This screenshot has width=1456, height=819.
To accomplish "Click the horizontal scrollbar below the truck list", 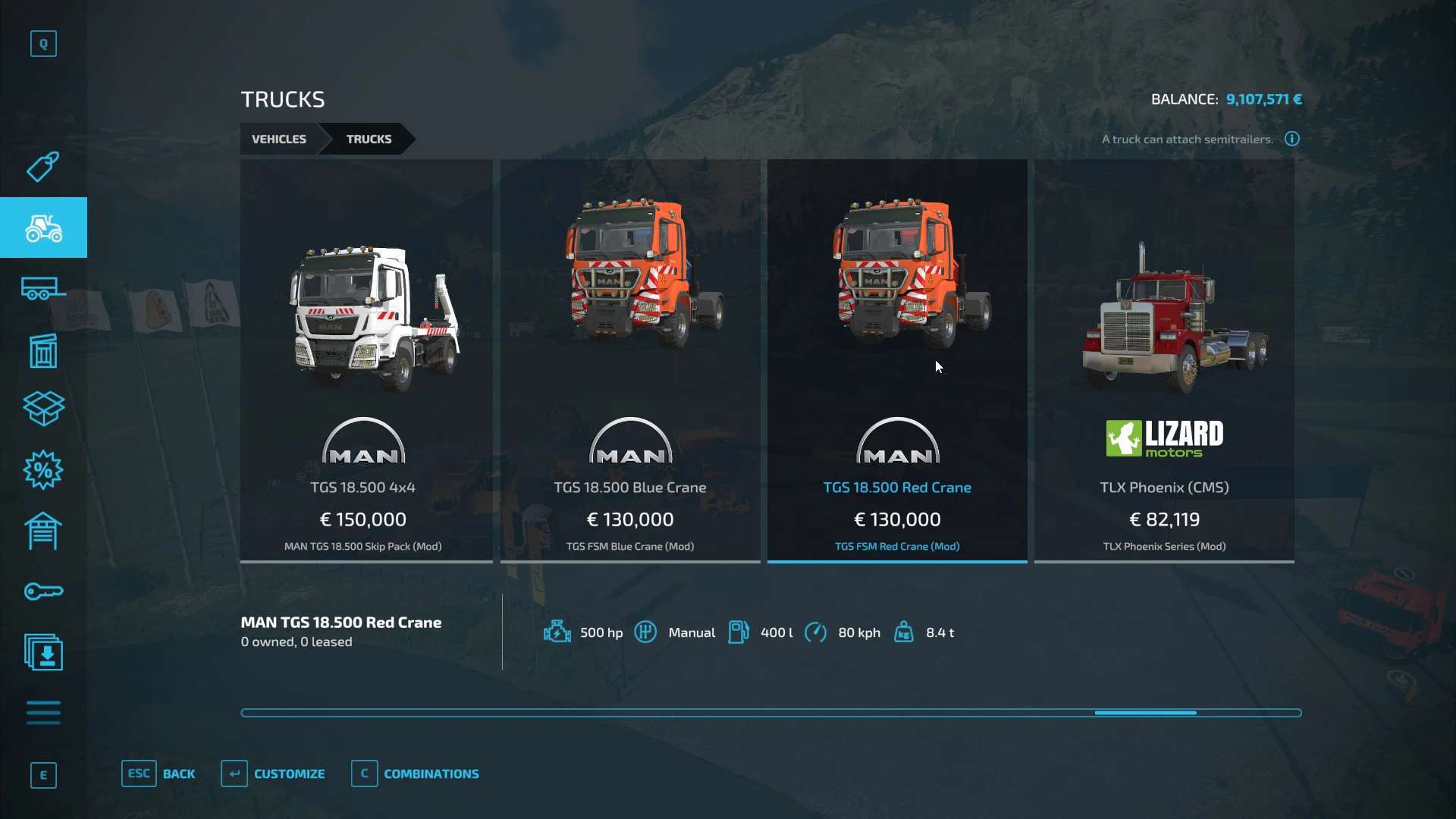I will click(1145, 713).
